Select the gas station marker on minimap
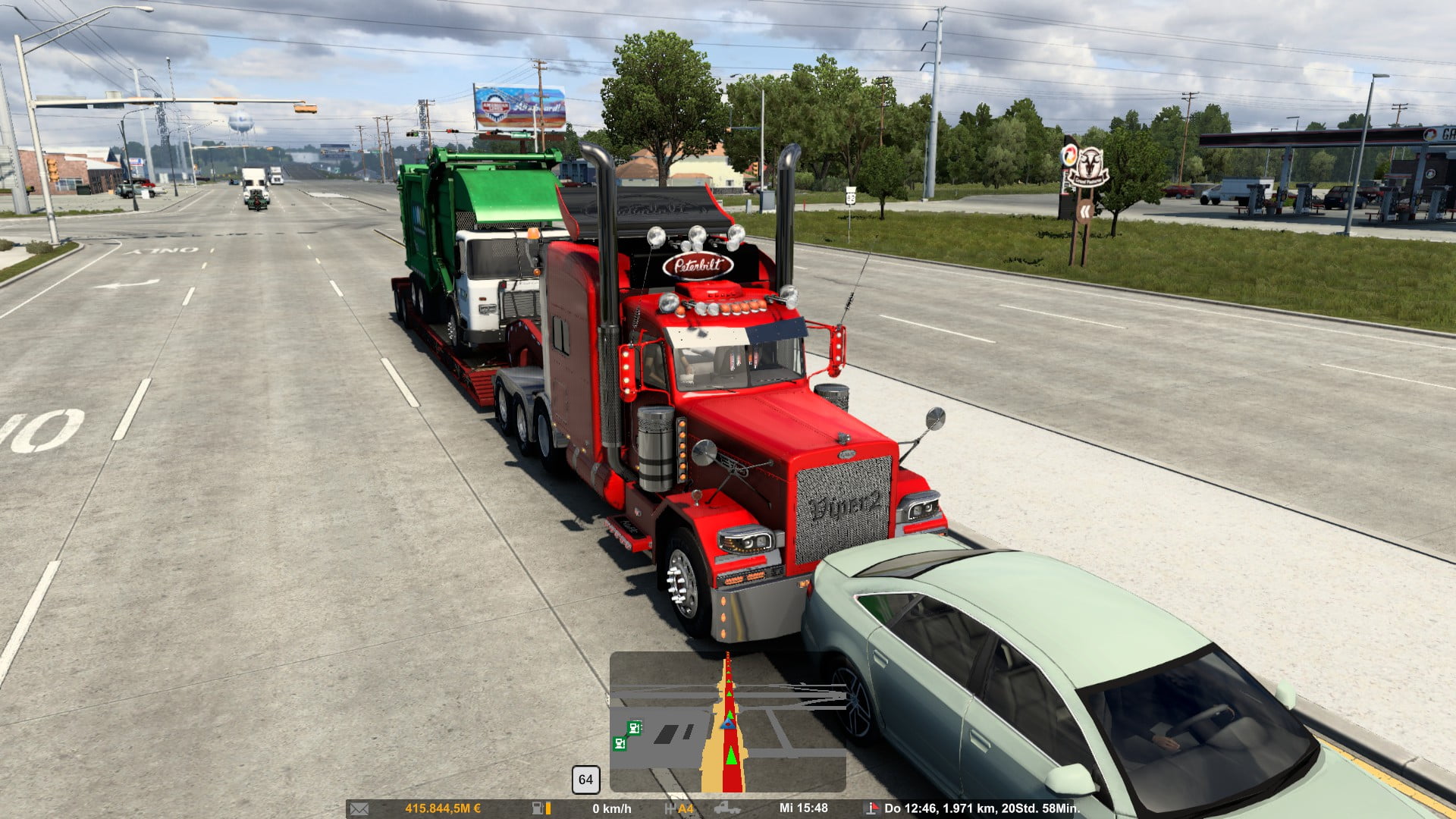1456x819 pixels. point(635,728)
